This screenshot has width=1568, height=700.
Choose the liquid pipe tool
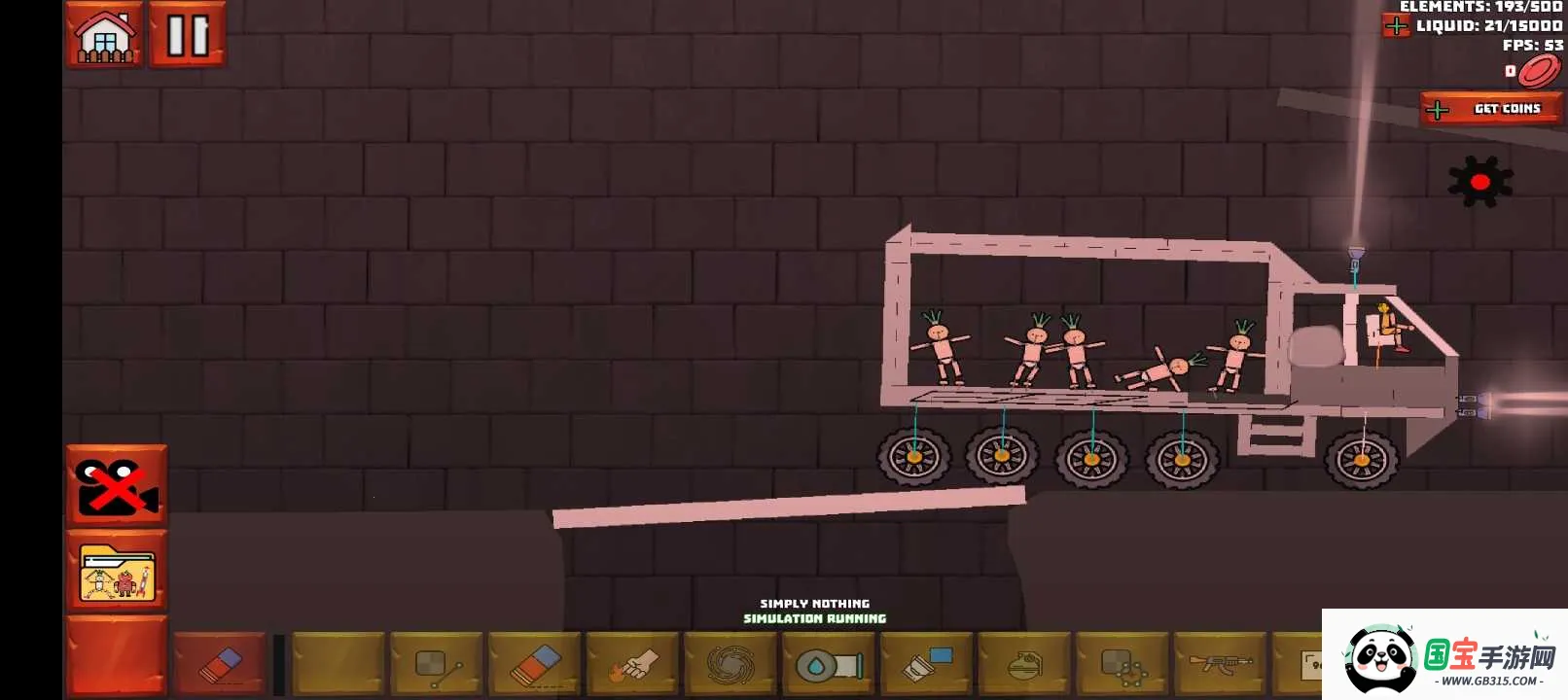pos(829,665)
